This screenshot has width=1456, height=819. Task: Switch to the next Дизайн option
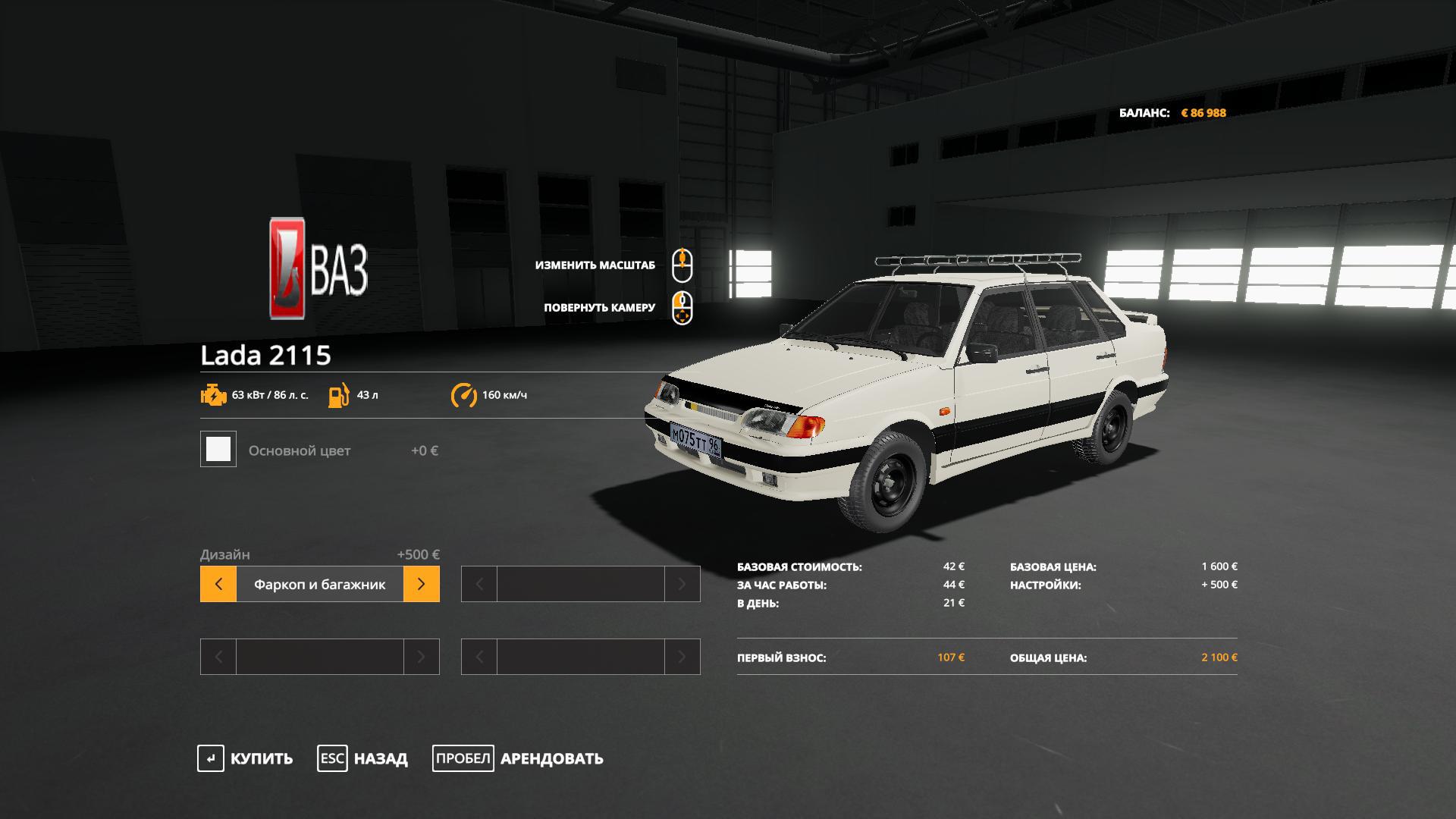click(x=421, y=584)
